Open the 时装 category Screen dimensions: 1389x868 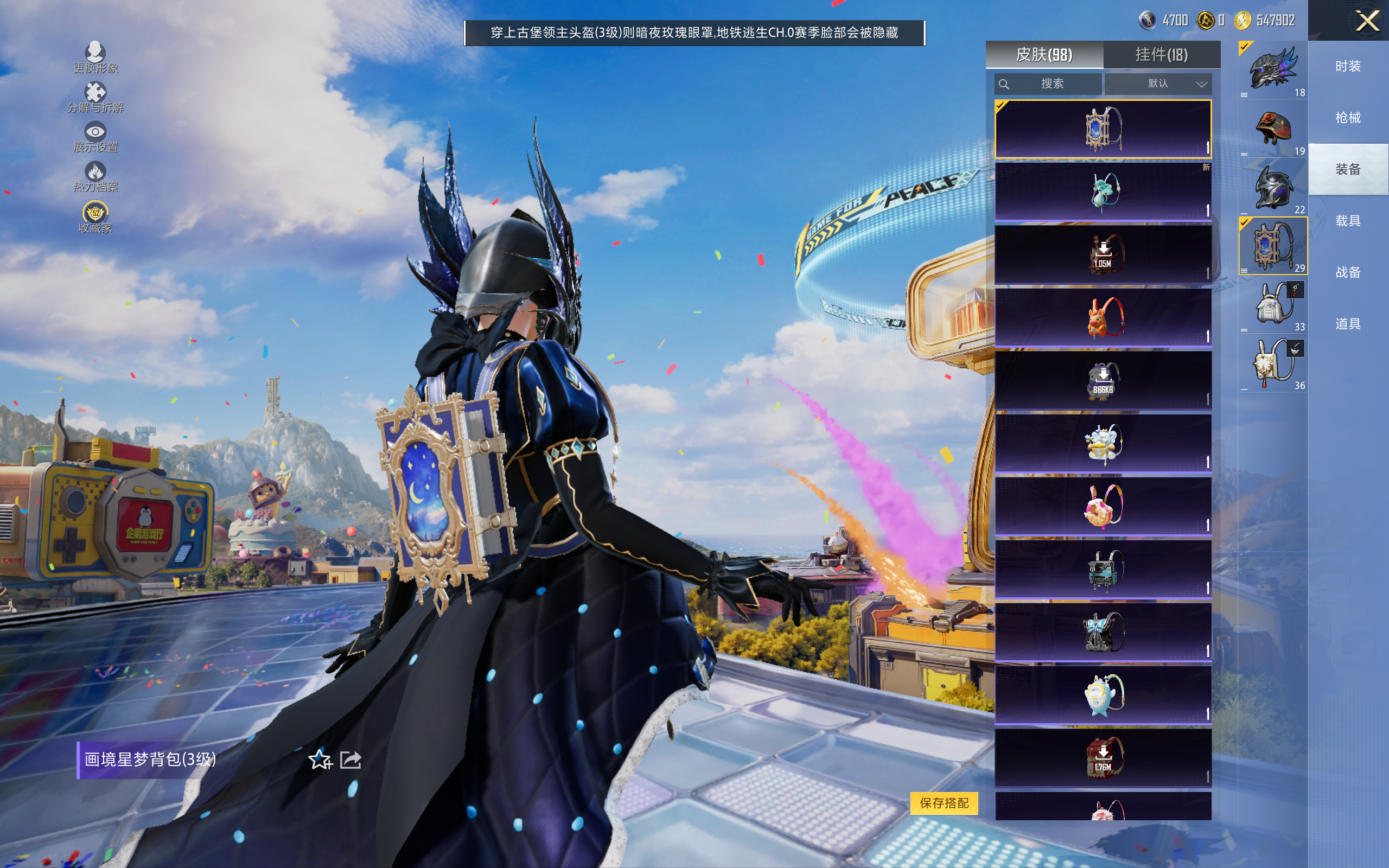point(1348,66)
